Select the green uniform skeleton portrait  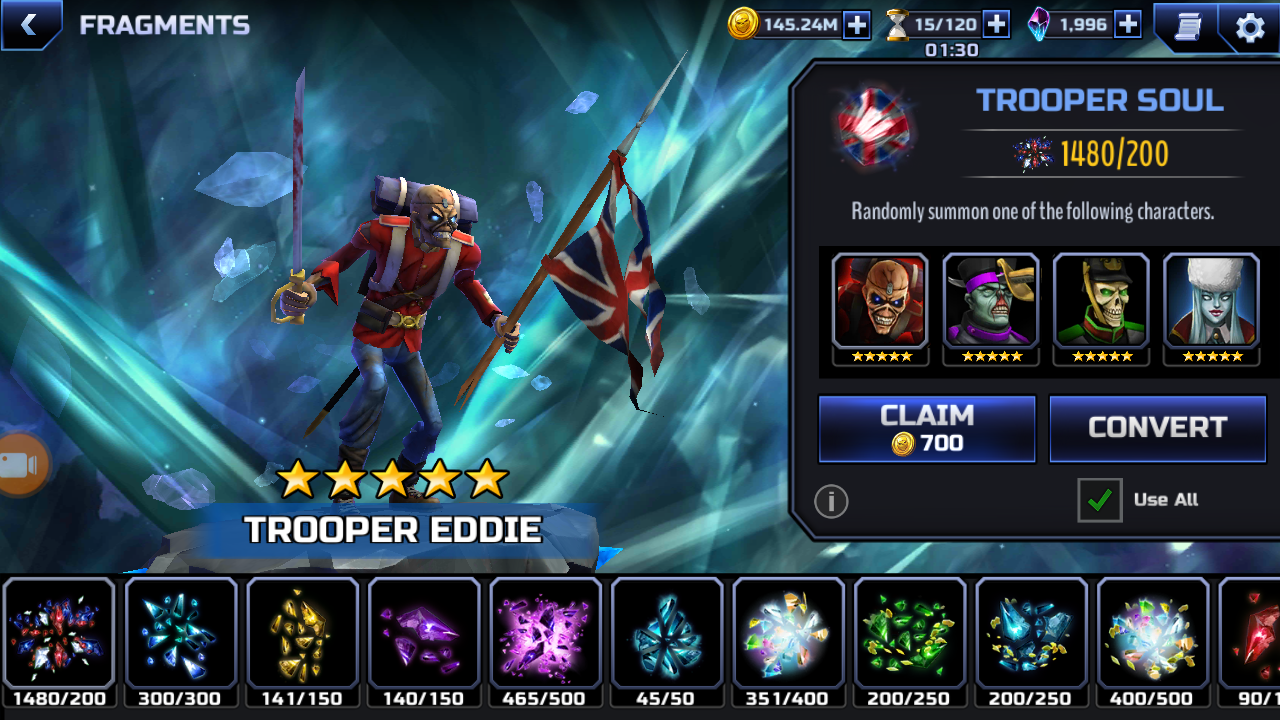pos(1101,302)
